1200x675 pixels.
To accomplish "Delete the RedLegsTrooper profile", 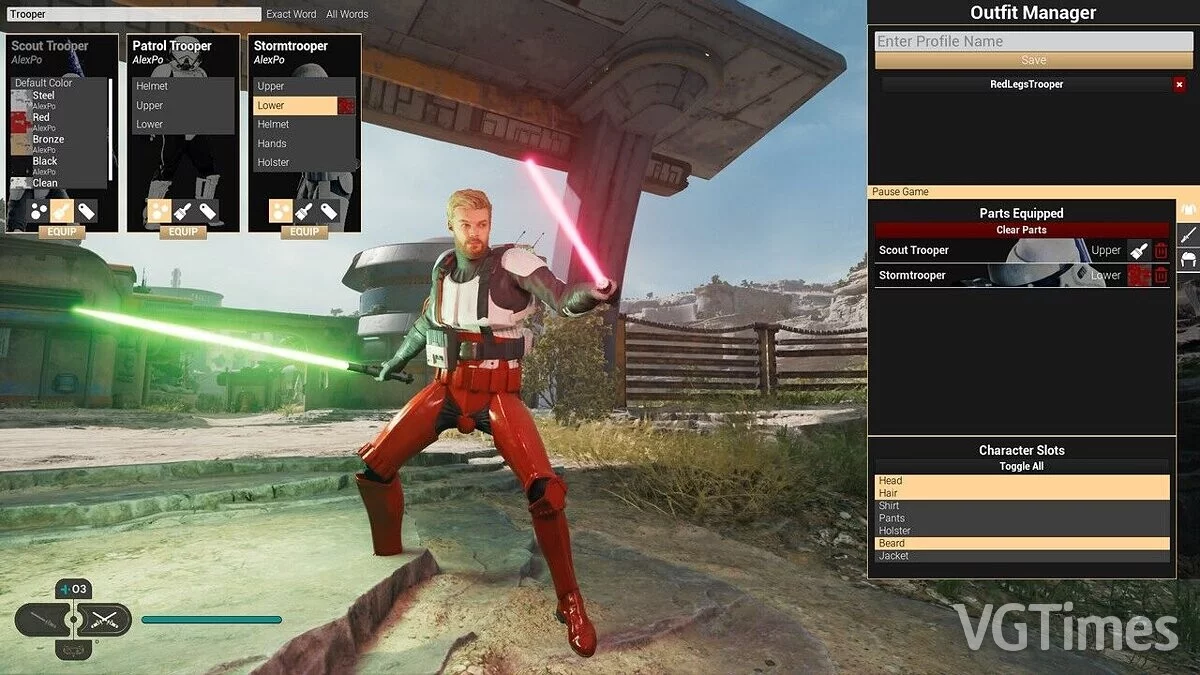I will 1179,85.
